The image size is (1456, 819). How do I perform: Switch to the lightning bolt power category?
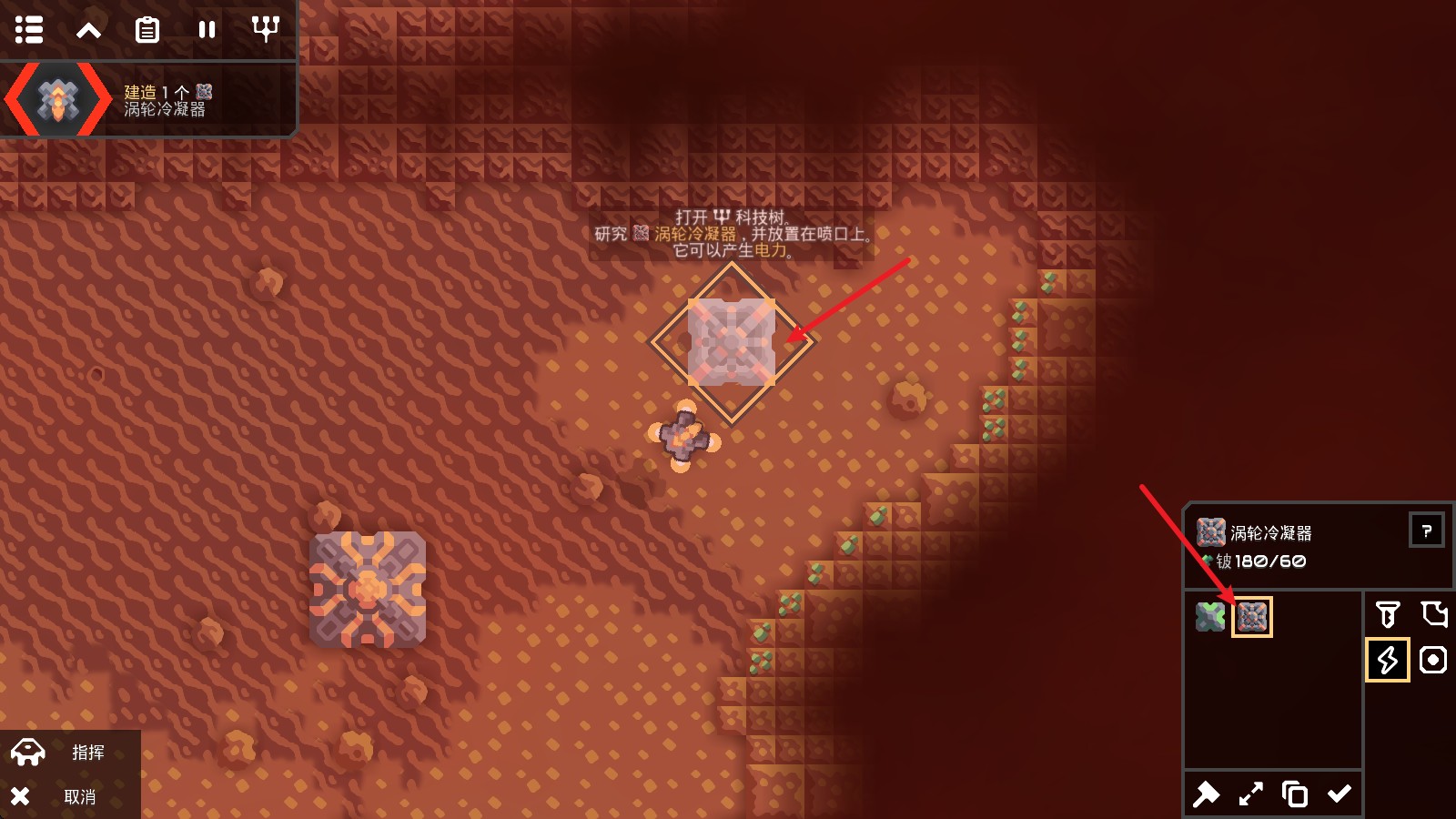coord(1388,660)
